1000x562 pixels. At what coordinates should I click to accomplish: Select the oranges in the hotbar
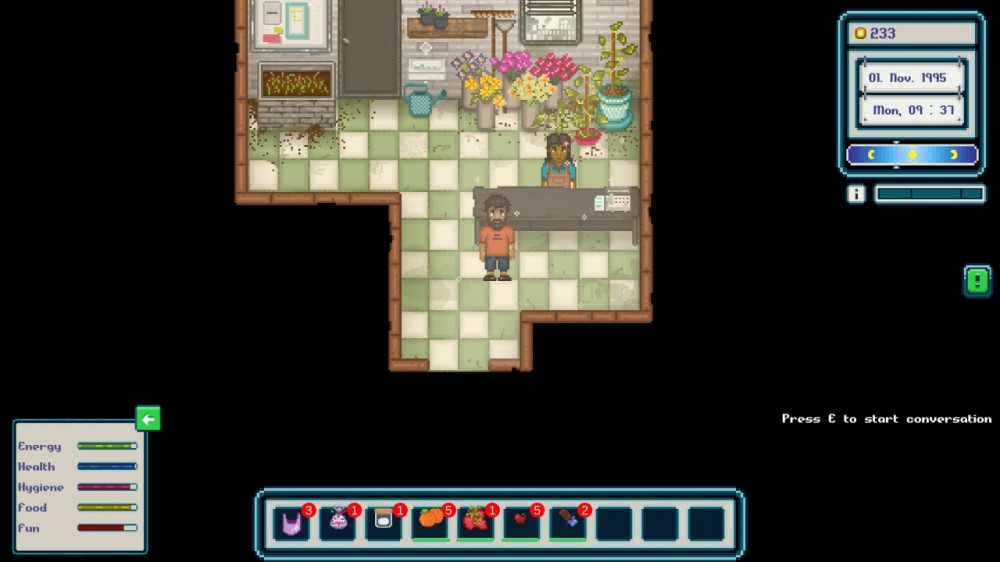tap(430, 523)
